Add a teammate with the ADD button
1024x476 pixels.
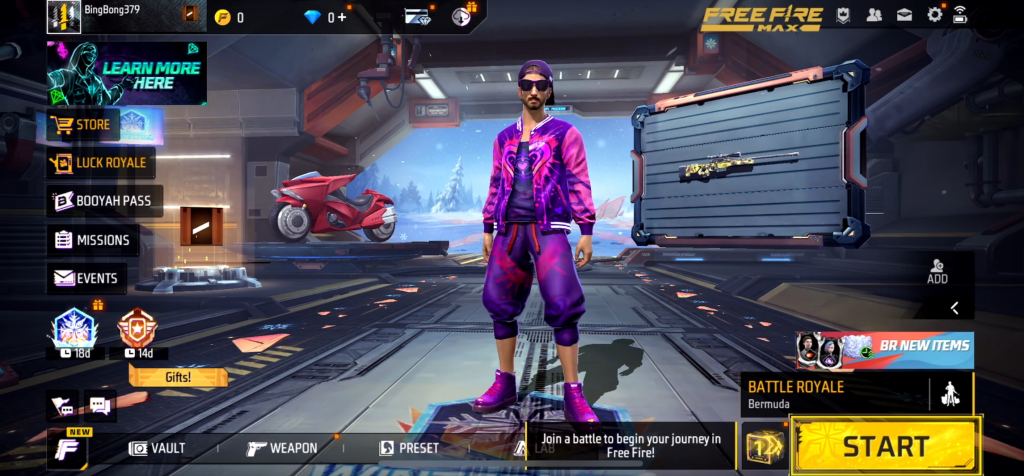[937, 271]
